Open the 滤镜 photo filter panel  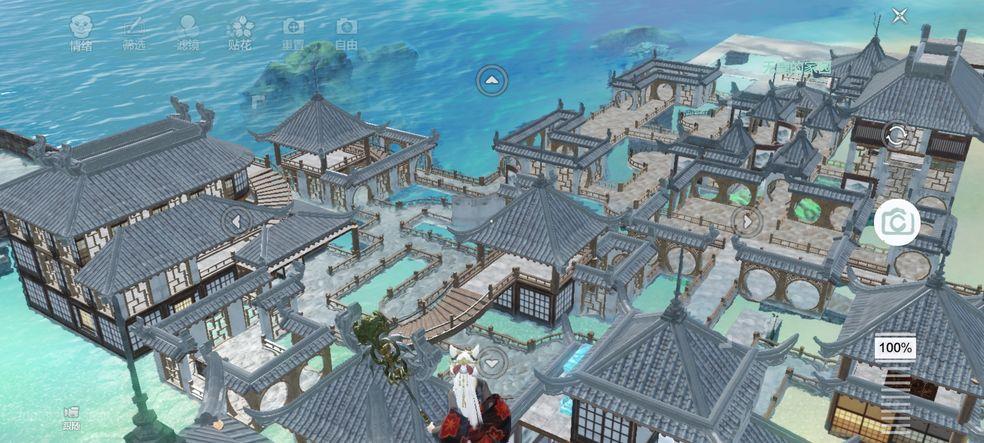[187, 30]
